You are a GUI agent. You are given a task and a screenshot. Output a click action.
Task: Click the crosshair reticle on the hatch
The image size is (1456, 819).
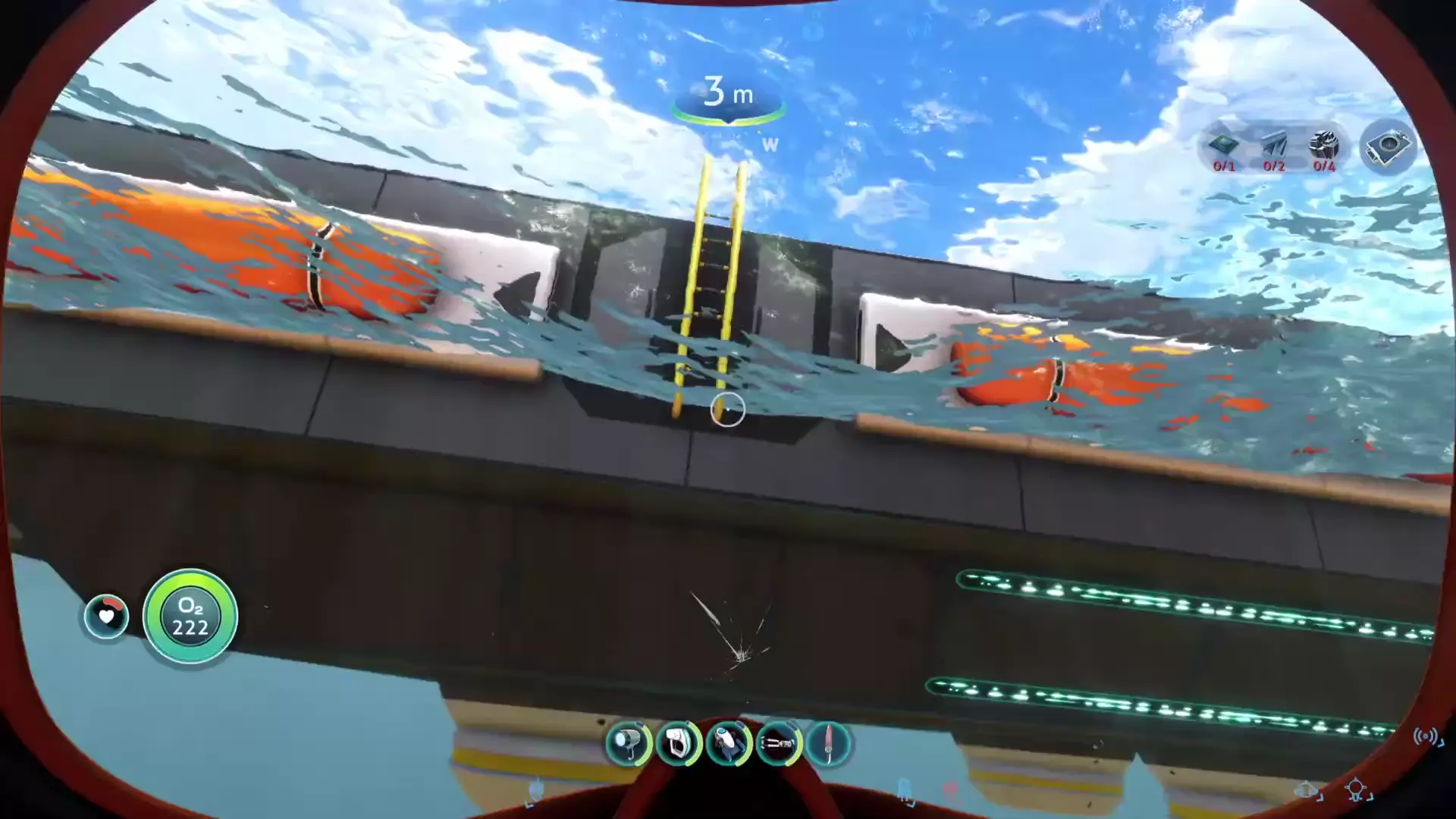(x=726, y=409)
